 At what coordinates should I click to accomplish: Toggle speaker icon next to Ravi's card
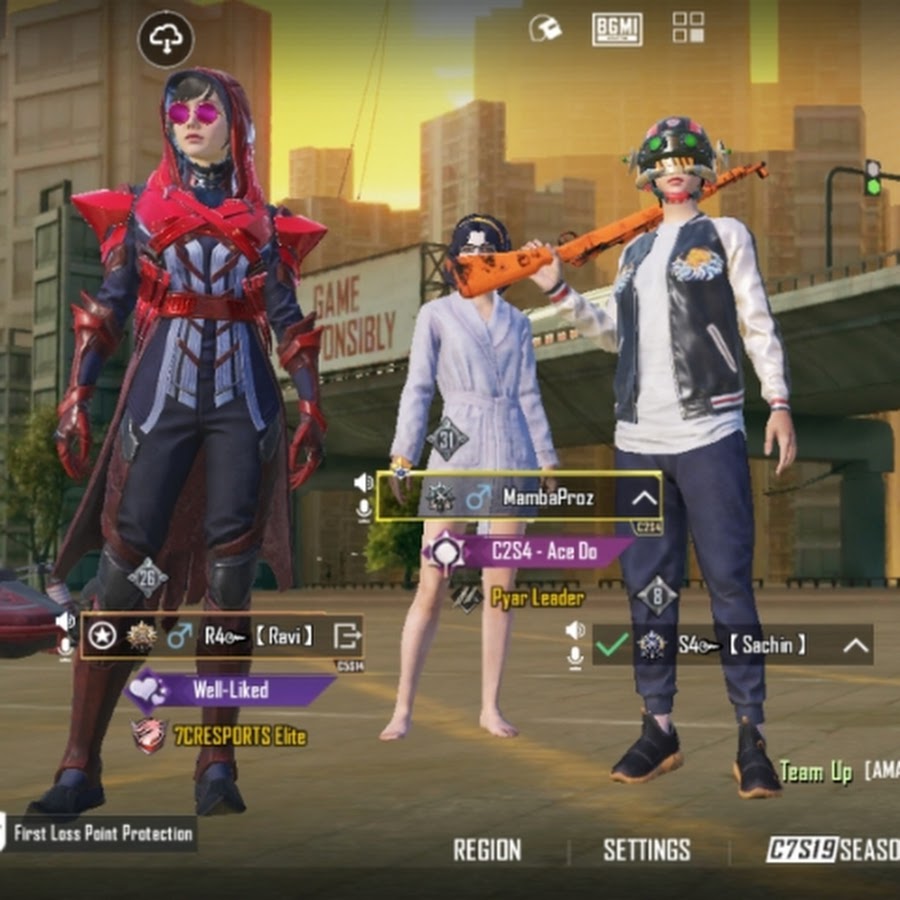[65, 622]
